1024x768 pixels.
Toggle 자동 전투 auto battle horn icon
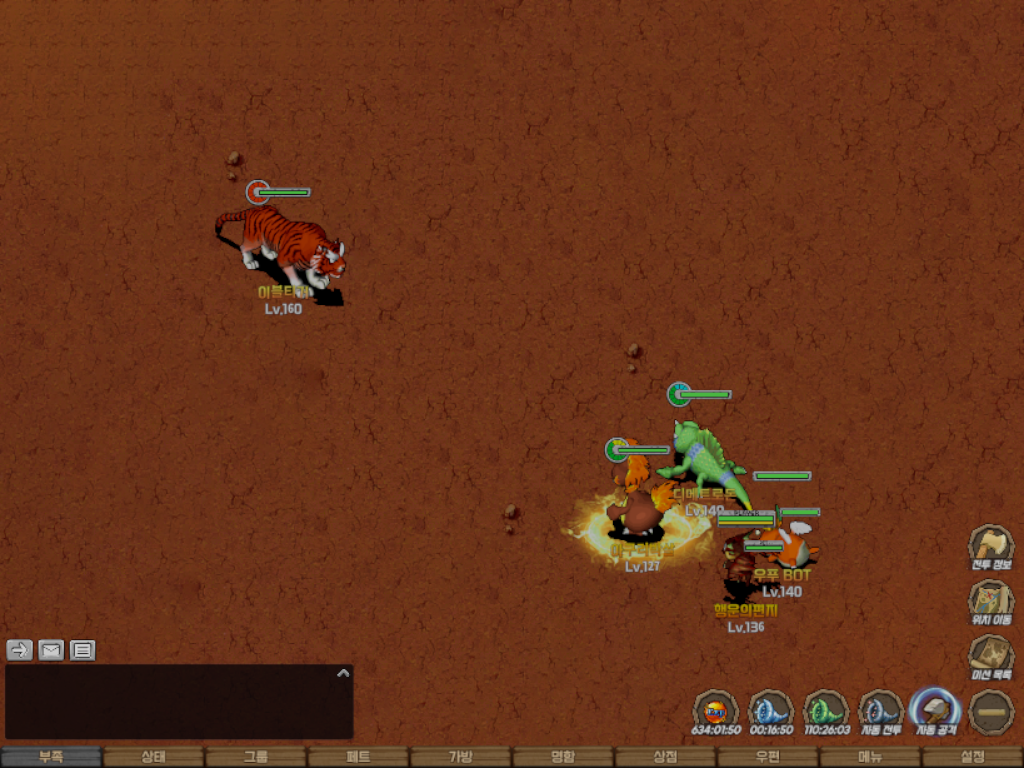tap(881, 712)
